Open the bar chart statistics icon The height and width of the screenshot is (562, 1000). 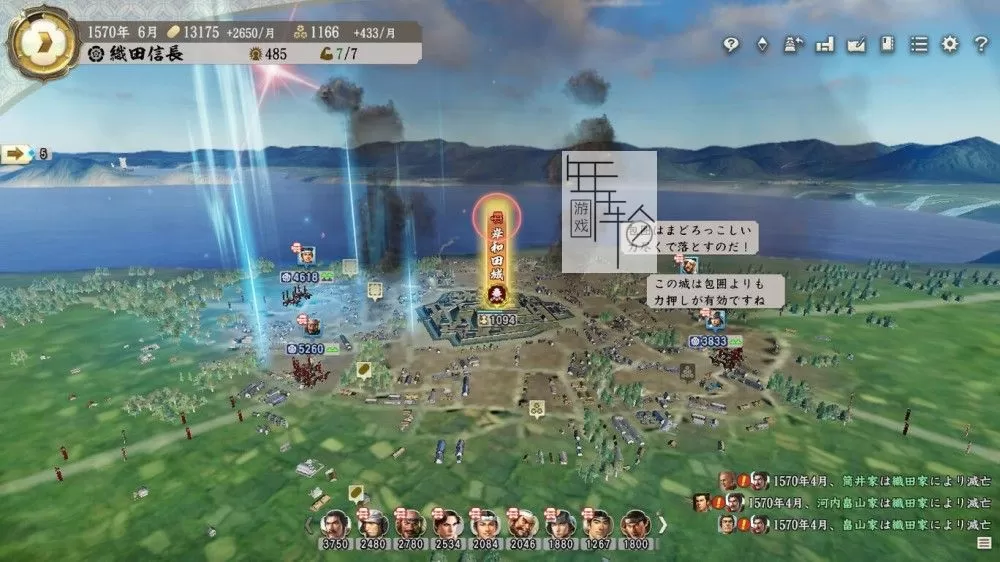click(824, 45)
